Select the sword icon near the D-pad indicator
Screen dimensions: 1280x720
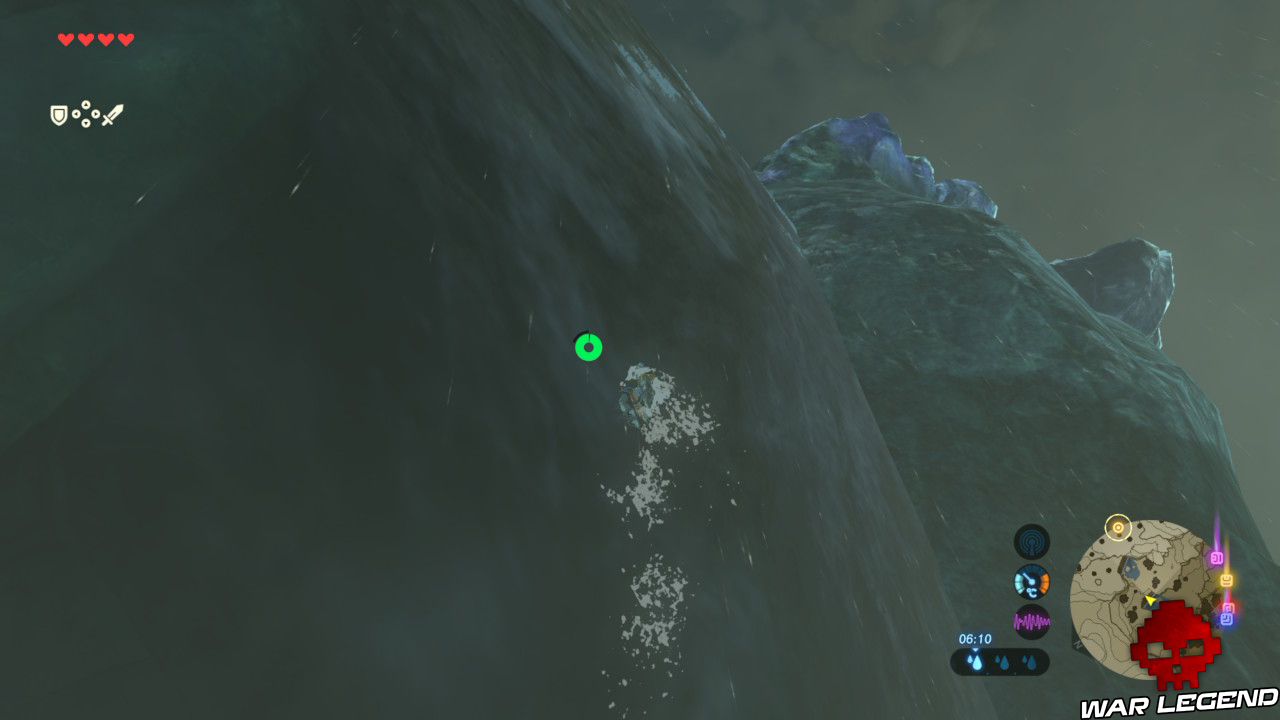(113, 113)
